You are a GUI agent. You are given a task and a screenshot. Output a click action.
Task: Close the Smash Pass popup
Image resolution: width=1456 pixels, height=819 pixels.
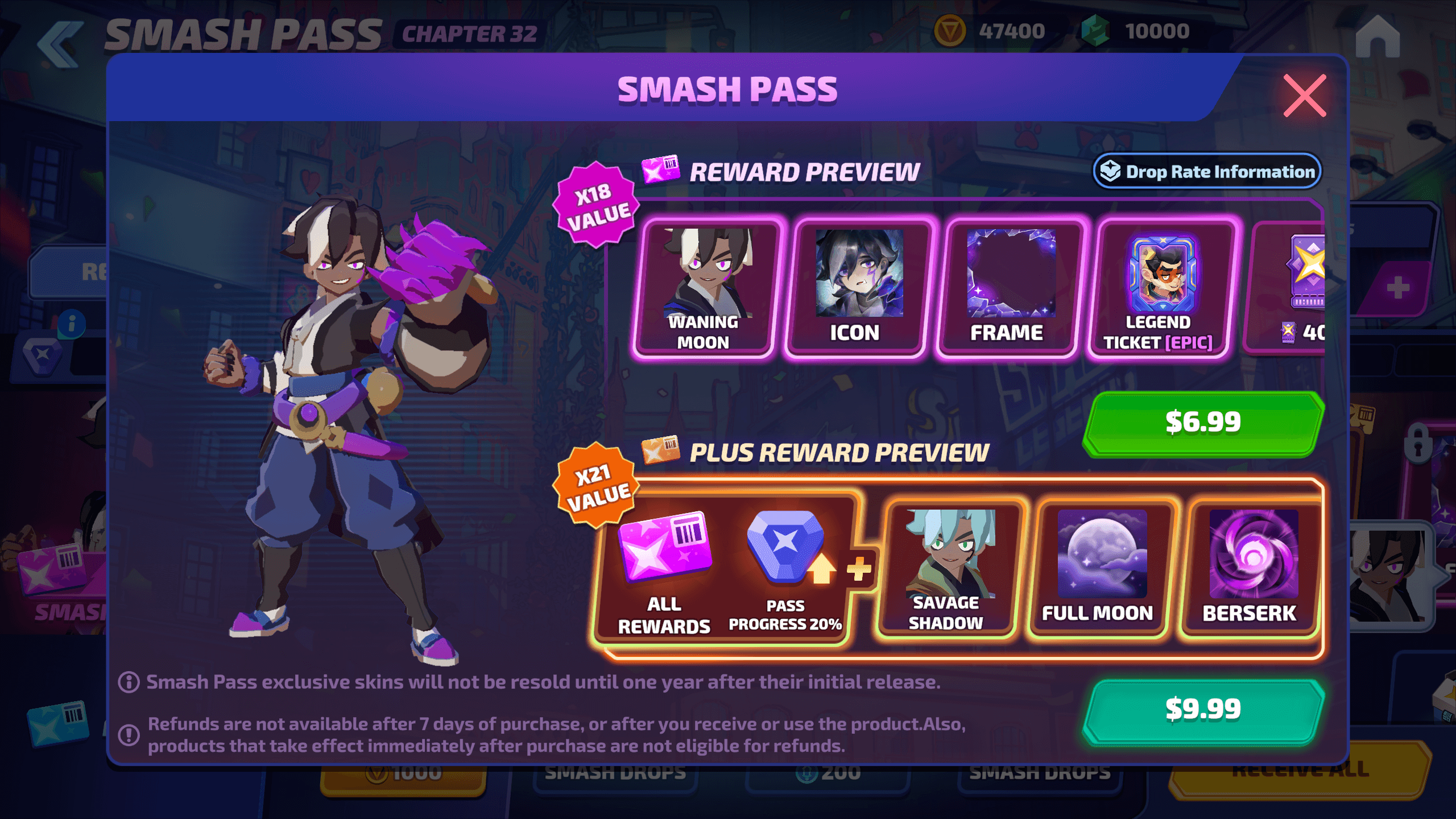(x=1304, y=96)
